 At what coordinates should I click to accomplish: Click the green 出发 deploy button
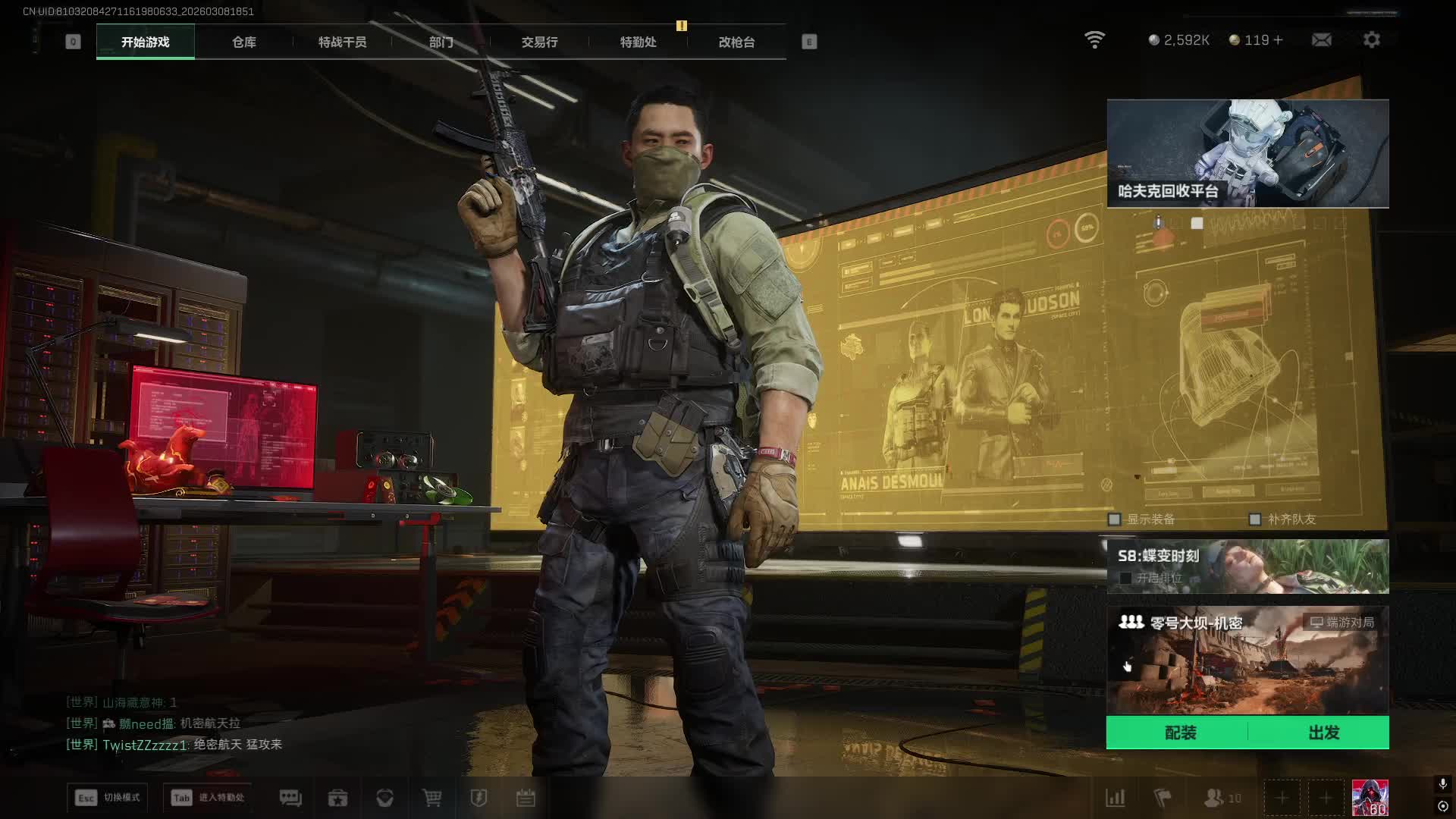tap(1323, 733)
